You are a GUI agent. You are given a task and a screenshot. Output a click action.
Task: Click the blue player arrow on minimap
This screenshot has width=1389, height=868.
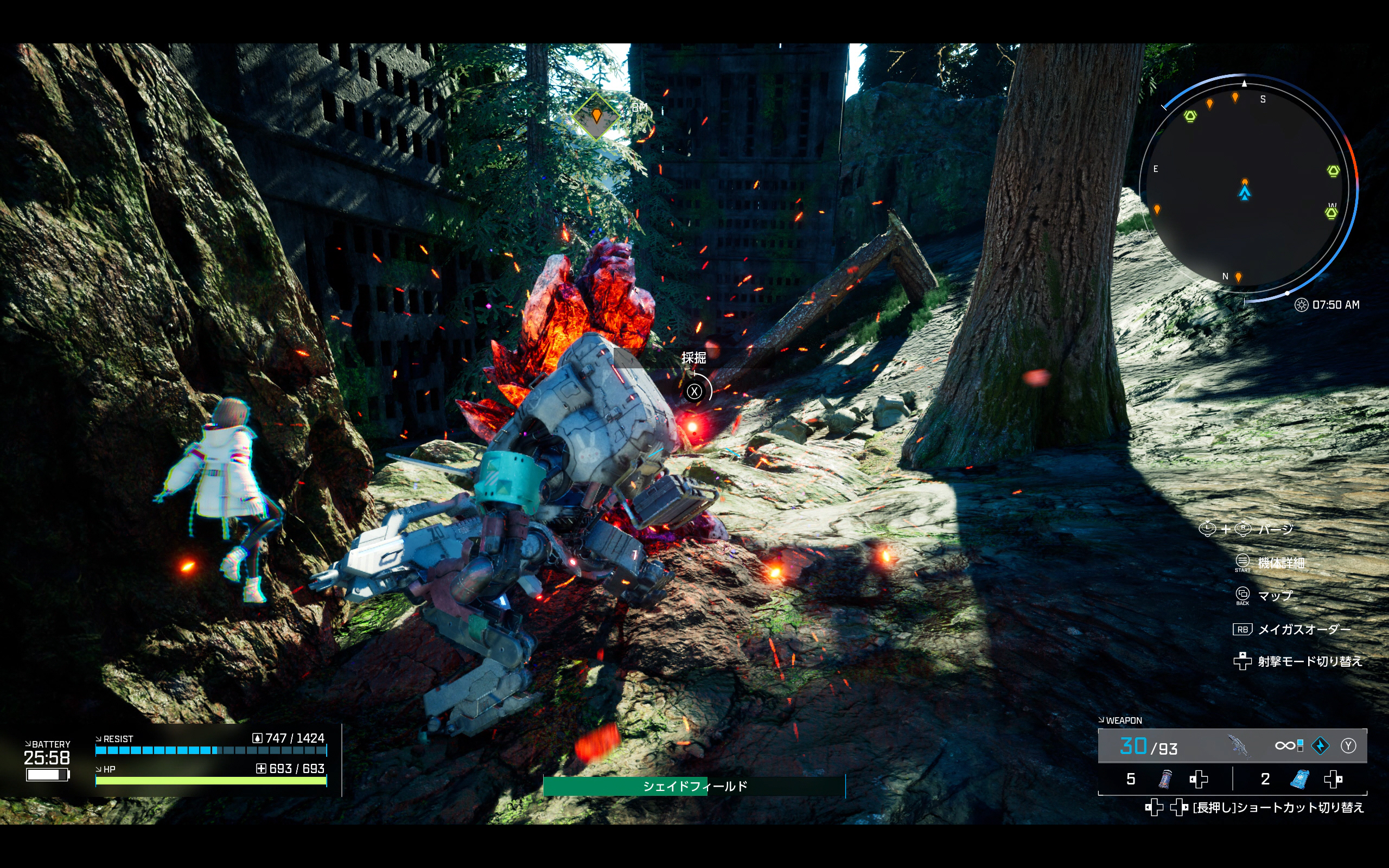[x=1244, y=193]
